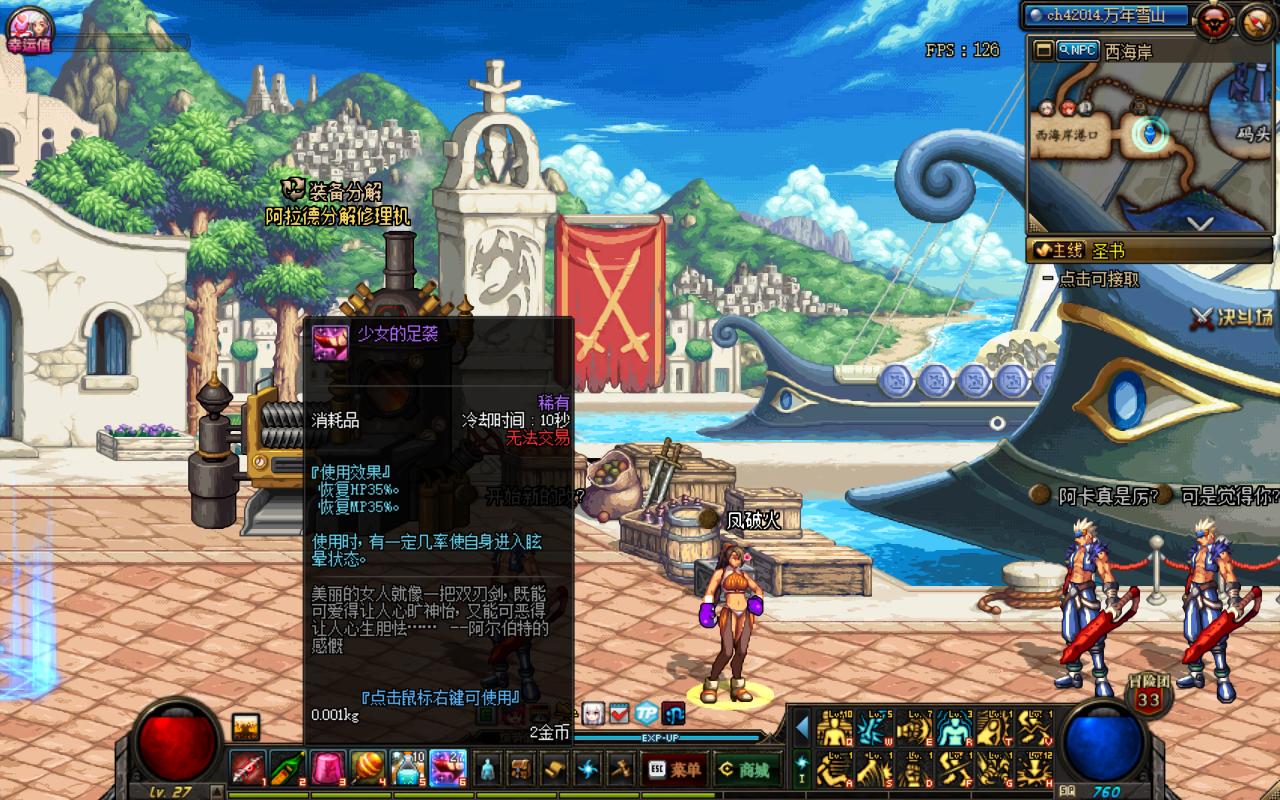The image size is (1280, 800).
Task: Open the 西海岸 minimap
Action: 1128,52
